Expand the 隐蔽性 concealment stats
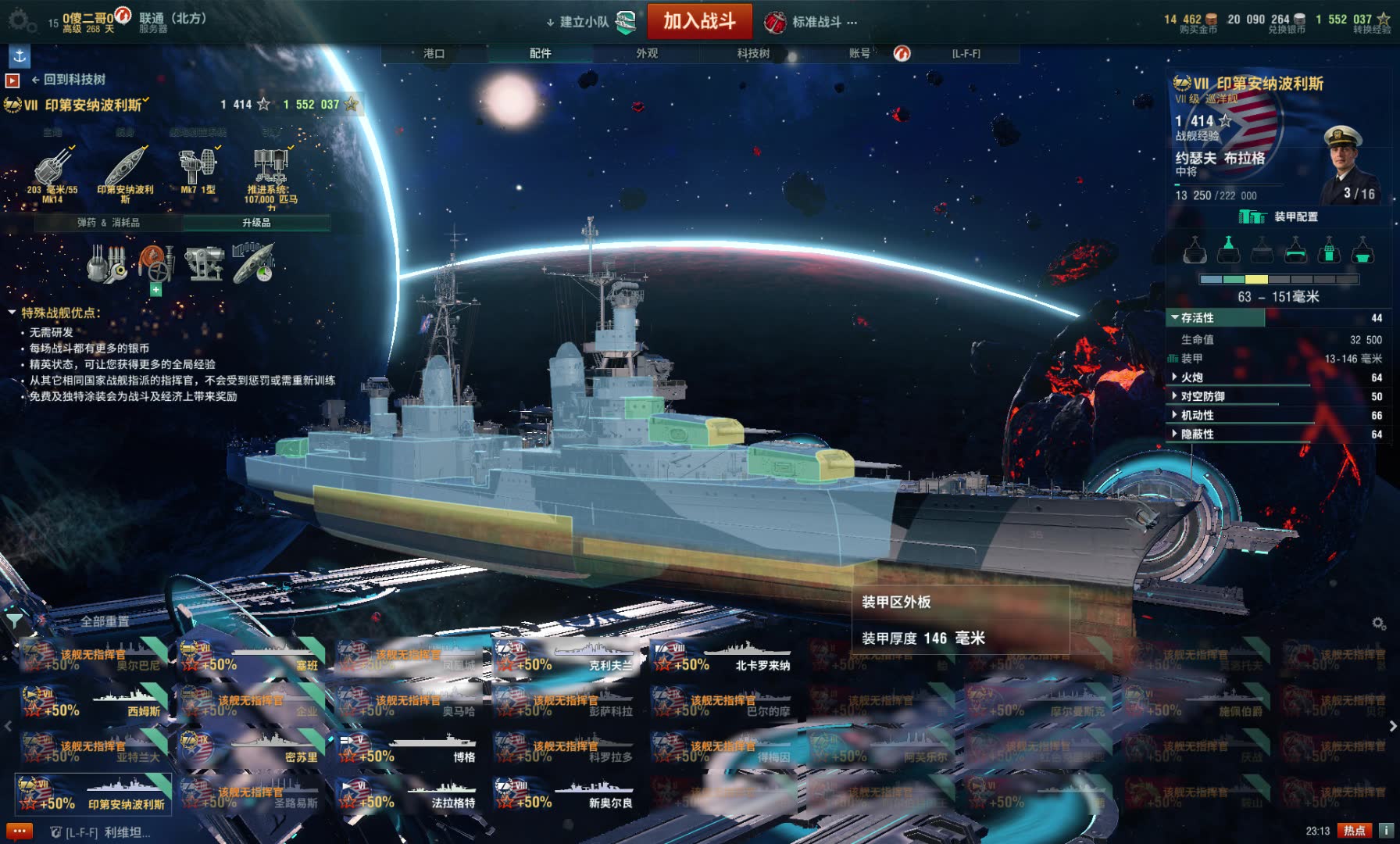 point(1196,434)
